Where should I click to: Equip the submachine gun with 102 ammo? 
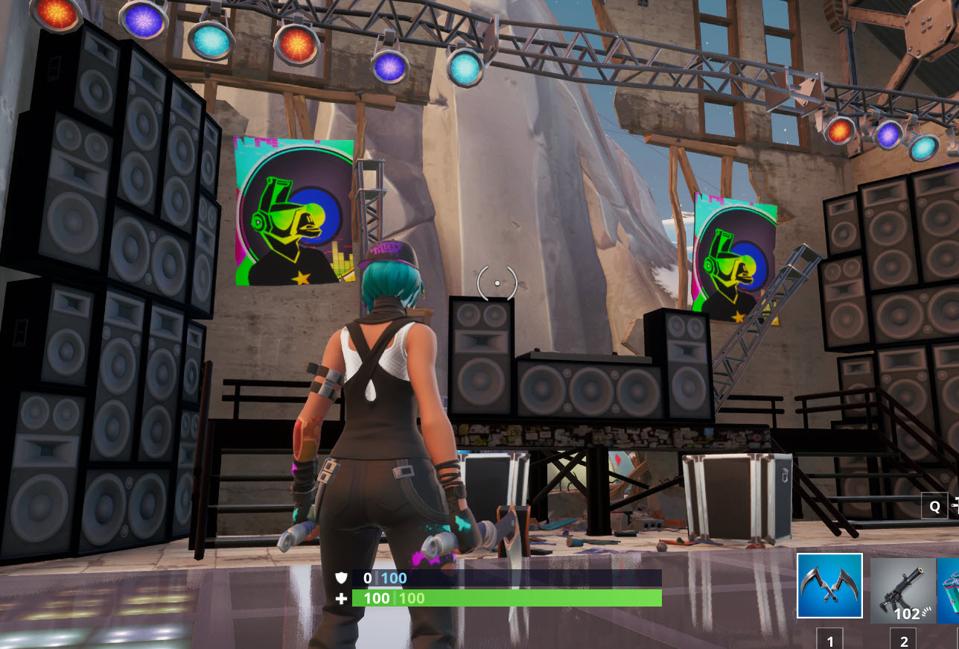[x=902, y=590]
